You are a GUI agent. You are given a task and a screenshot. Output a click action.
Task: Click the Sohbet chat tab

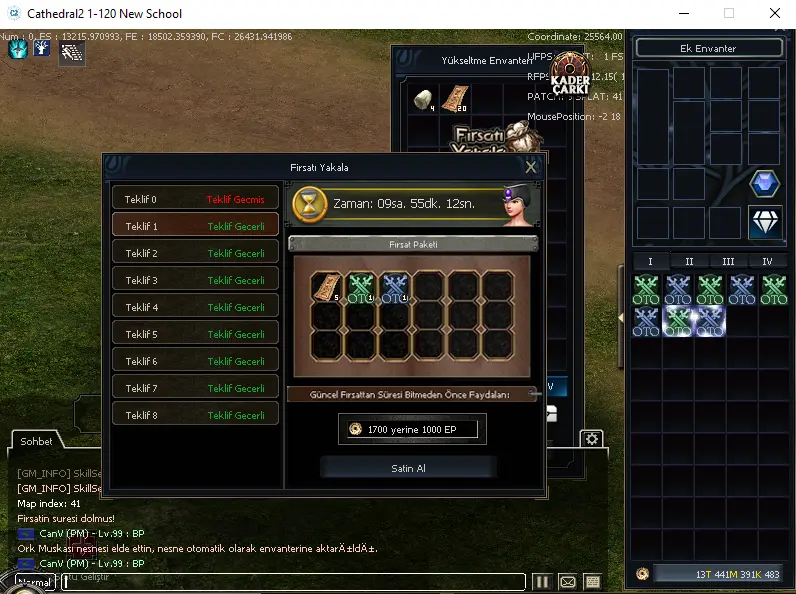tap(37, 441)
